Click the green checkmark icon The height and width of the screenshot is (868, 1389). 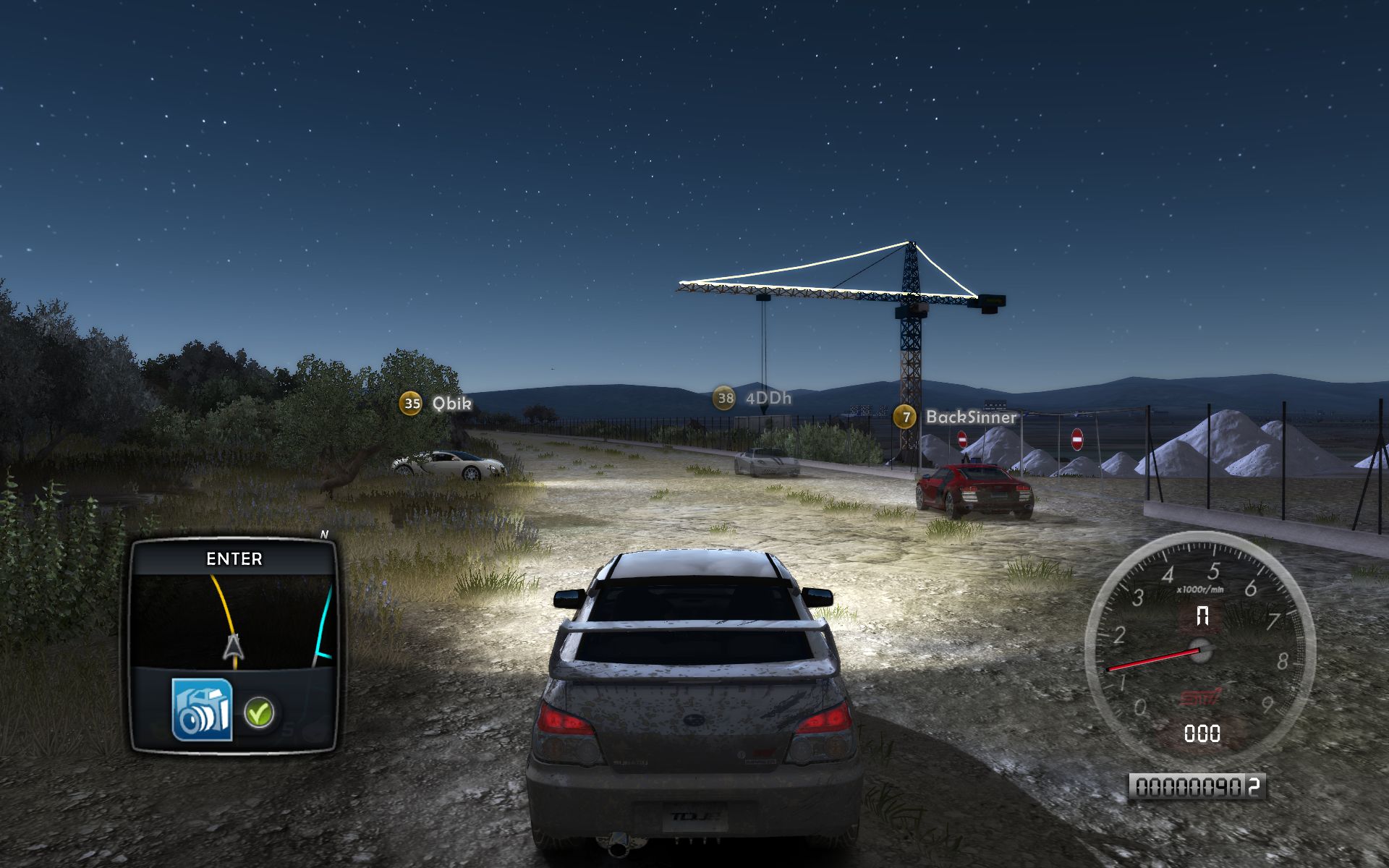coord(258,712)
